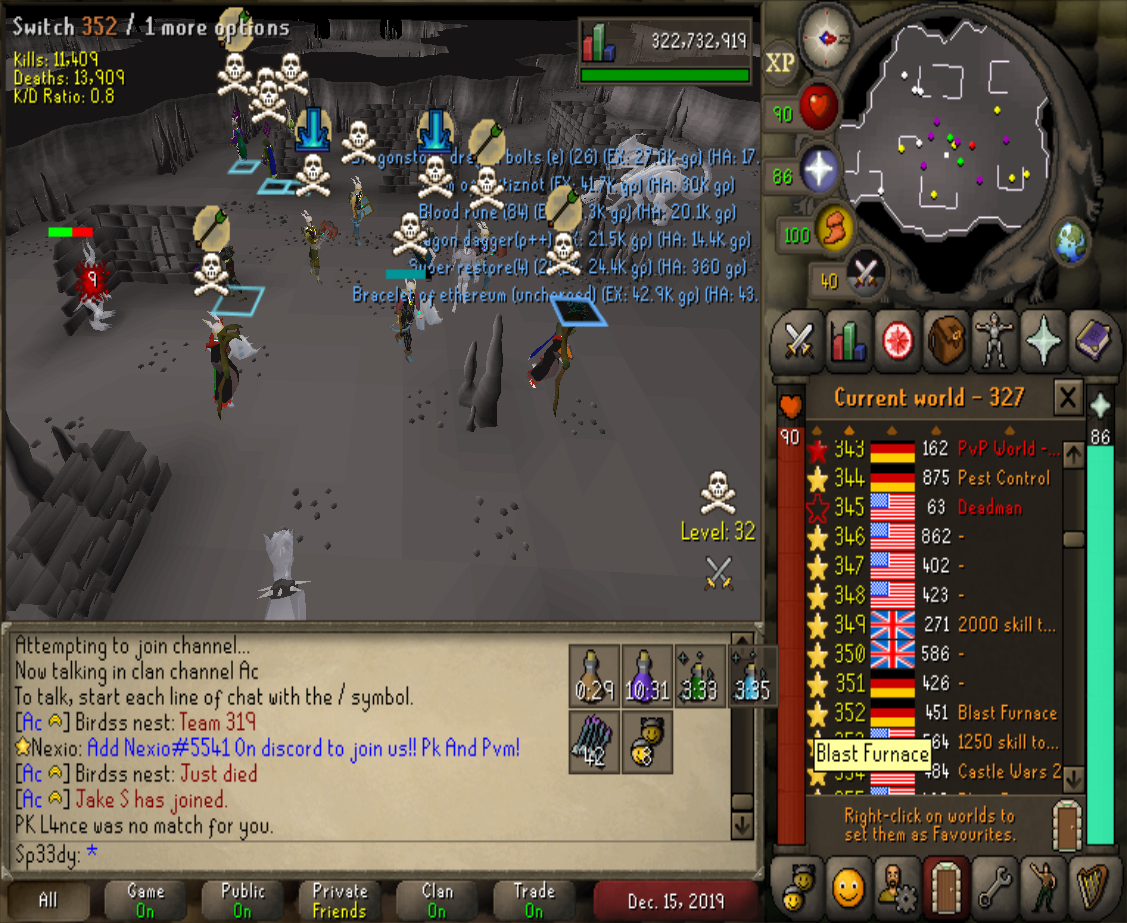The image size is (1127, 923).
Task: Select world 344 Pest Control
Action: (940, 478)
